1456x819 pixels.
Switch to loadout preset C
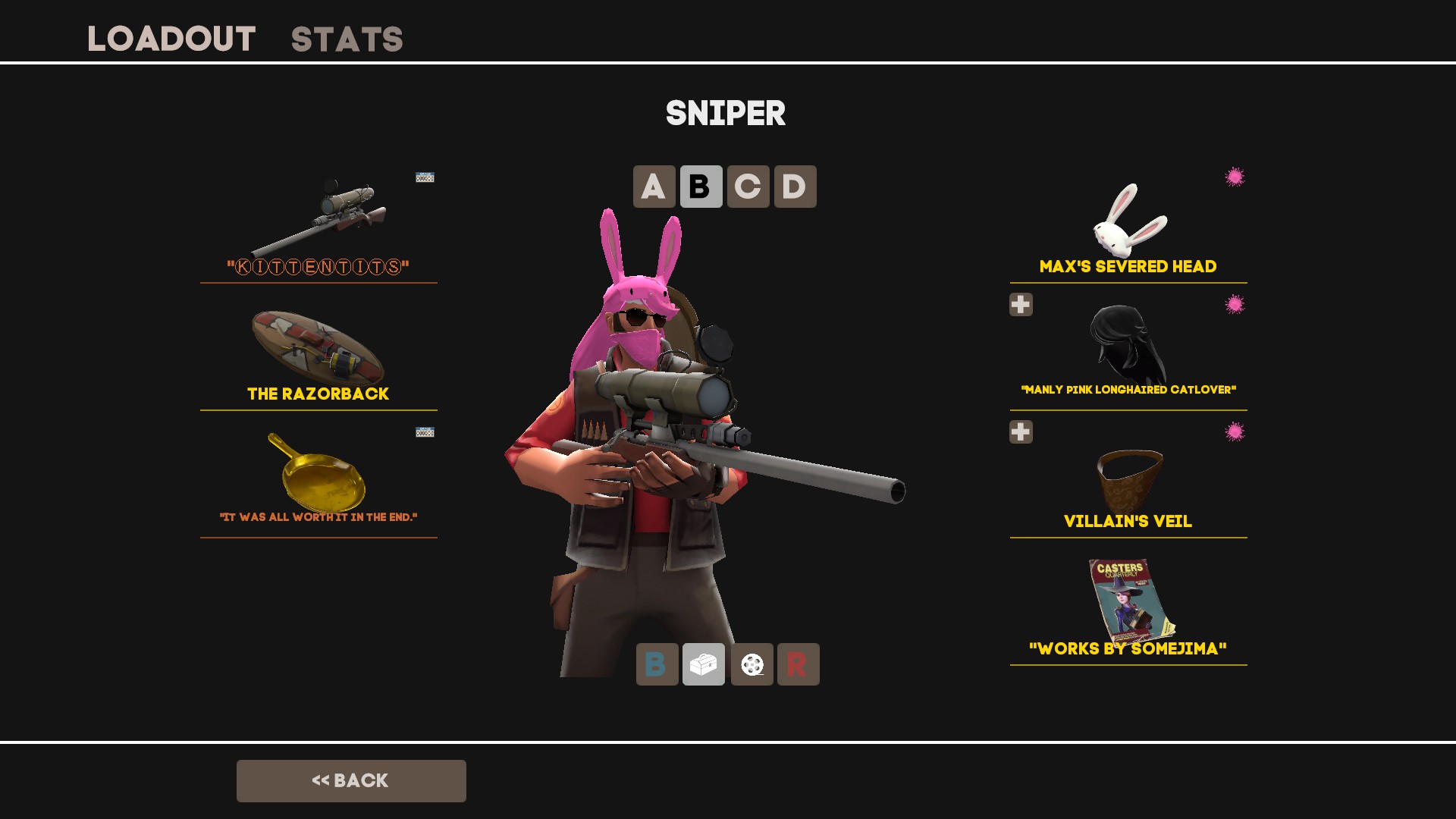point(748,187)
